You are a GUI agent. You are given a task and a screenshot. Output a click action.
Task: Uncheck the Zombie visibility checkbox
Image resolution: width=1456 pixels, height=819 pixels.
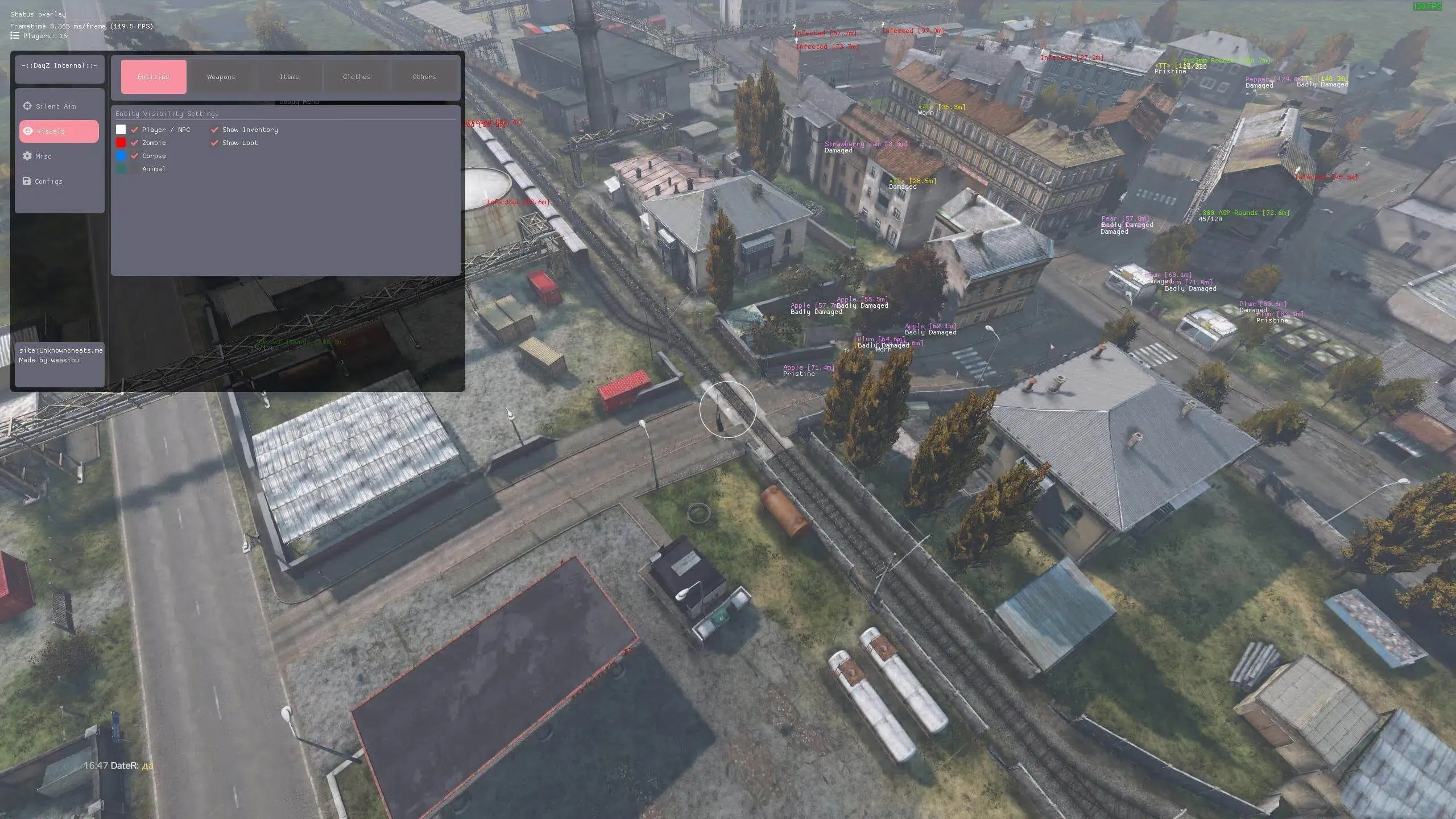click(x=134, y=143)
